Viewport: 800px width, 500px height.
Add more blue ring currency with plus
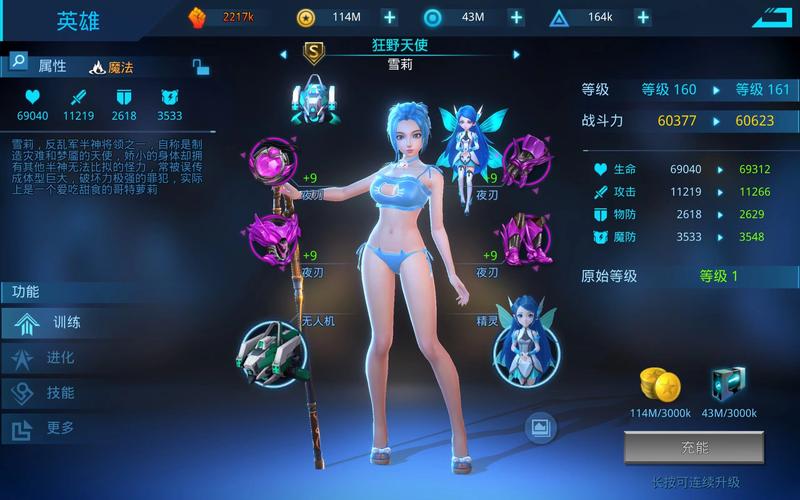516,17
